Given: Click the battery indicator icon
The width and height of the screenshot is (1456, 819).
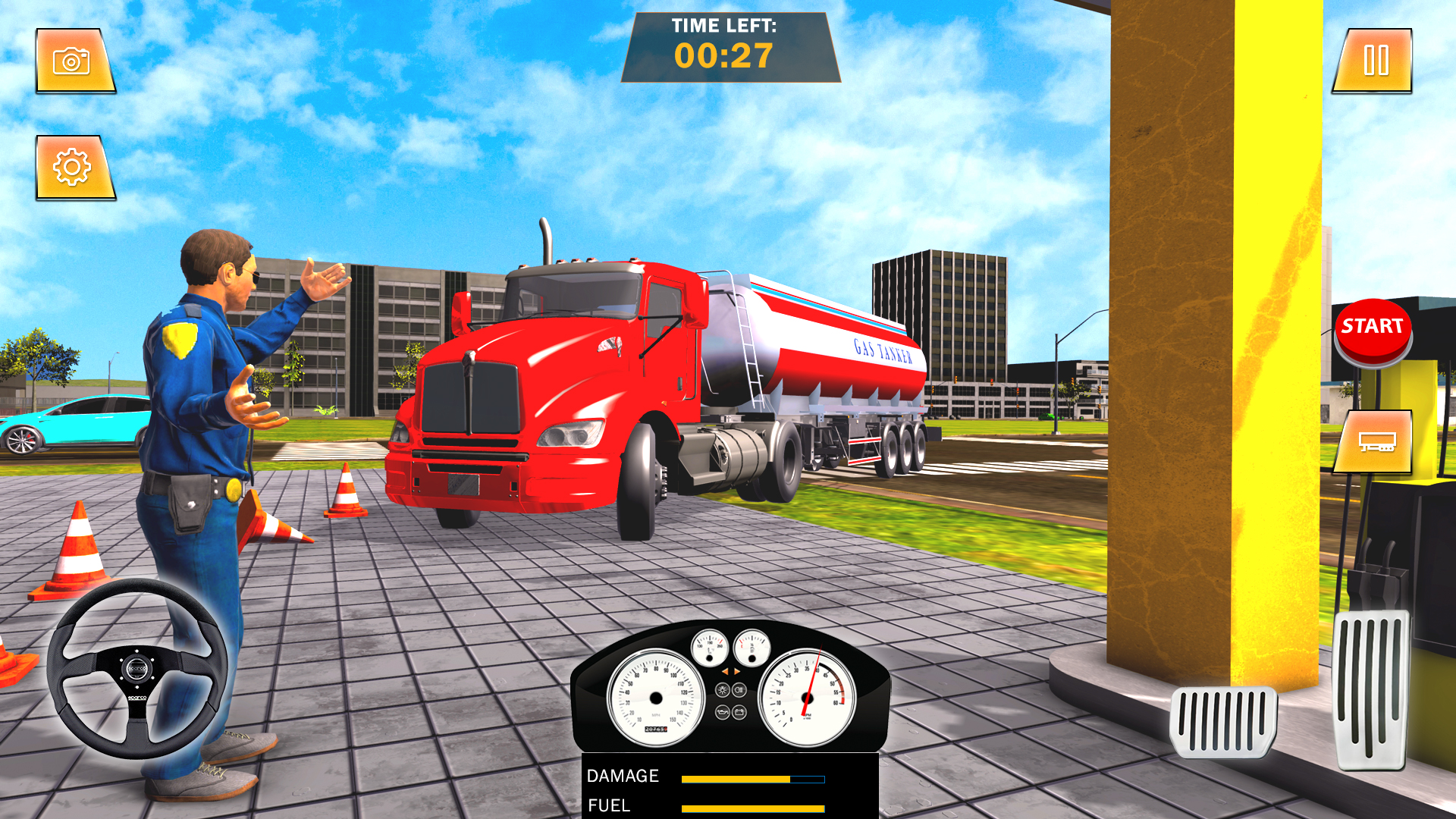Looking at the screenshot, I should (x=739, y=714).
